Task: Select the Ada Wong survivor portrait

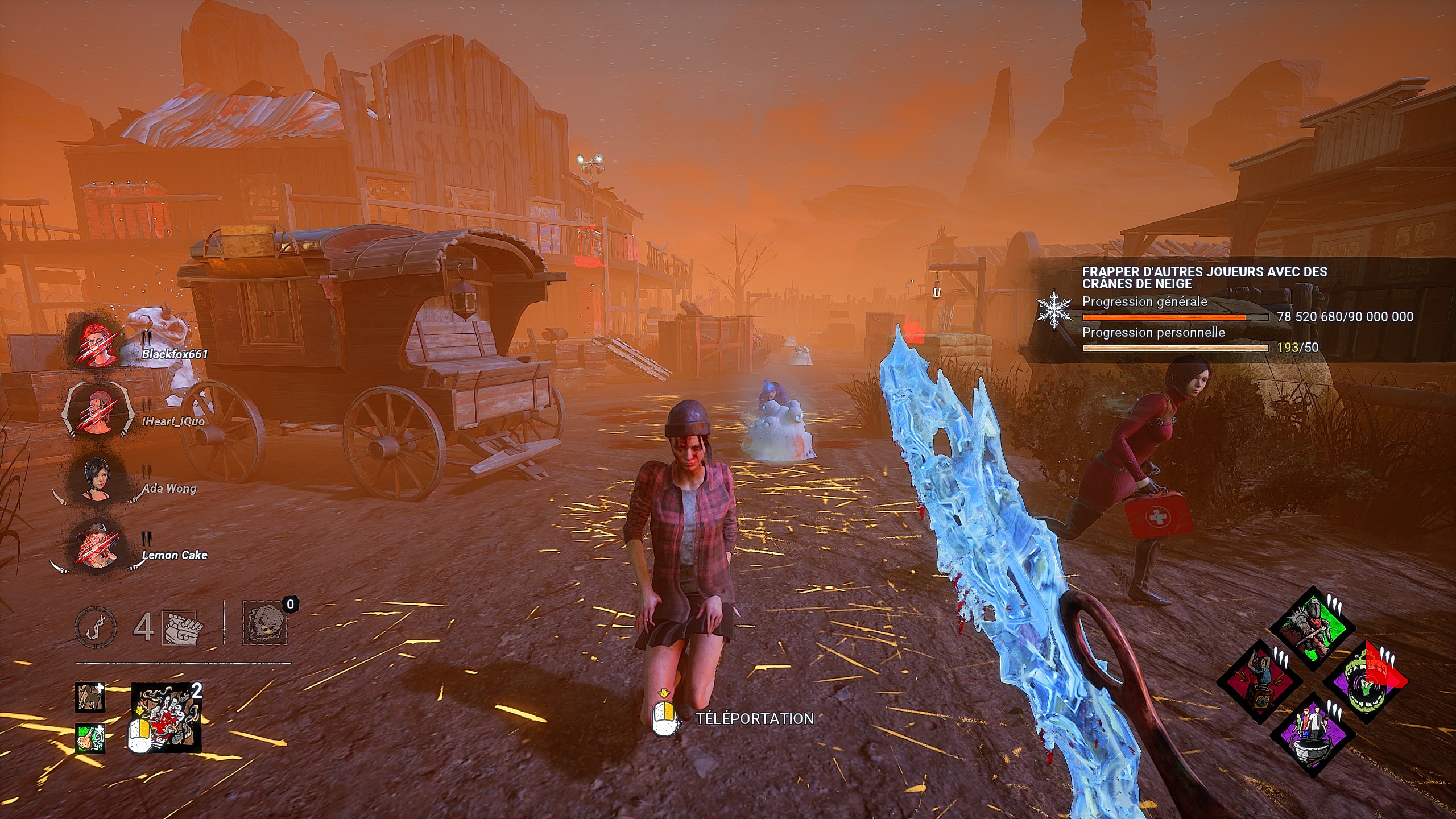Action: pyautogui.click(x=94, y=478)
